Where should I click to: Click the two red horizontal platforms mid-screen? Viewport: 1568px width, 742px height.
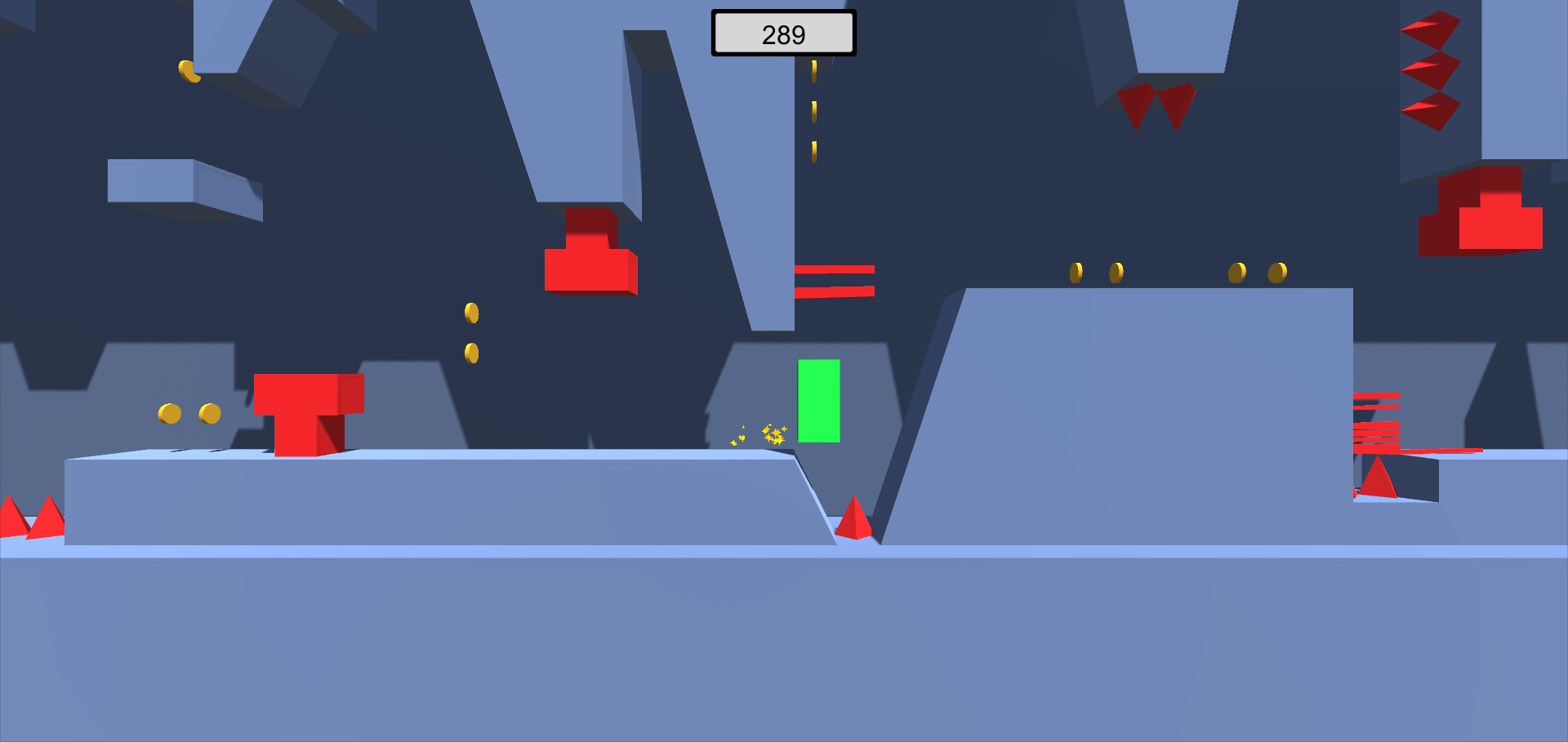tap(835, 279)
